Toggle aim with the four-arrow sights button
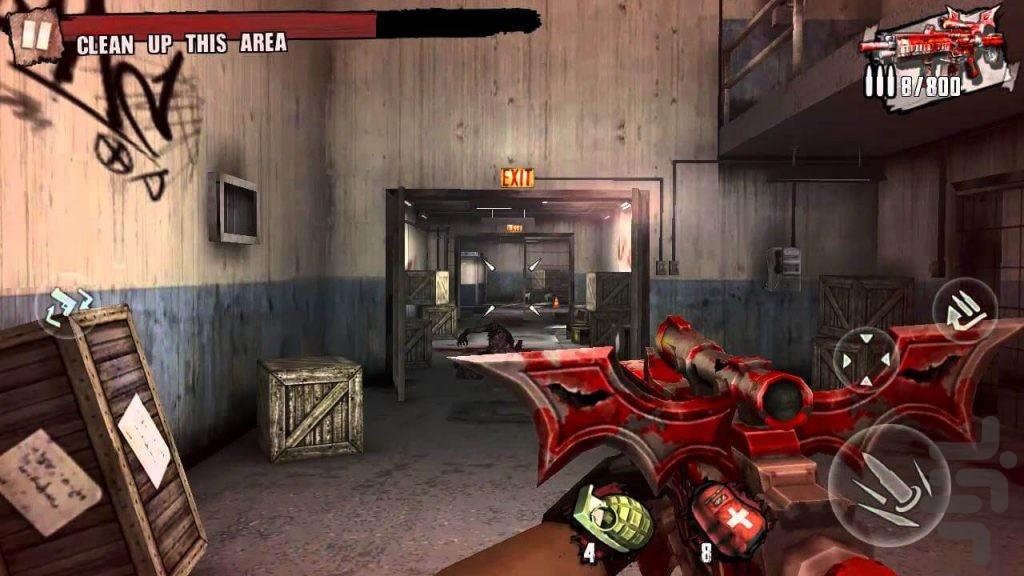 pyautogui.click(x=865, y=360)
